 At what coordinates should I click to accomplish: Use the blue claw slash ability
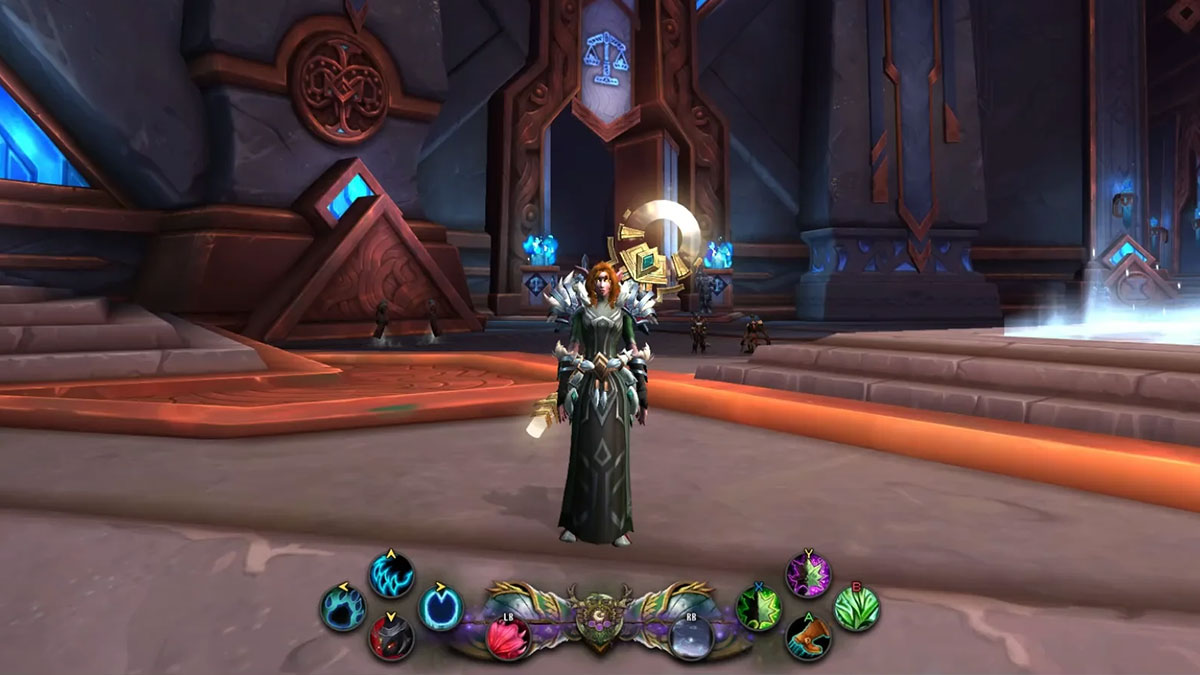[392, 574]
